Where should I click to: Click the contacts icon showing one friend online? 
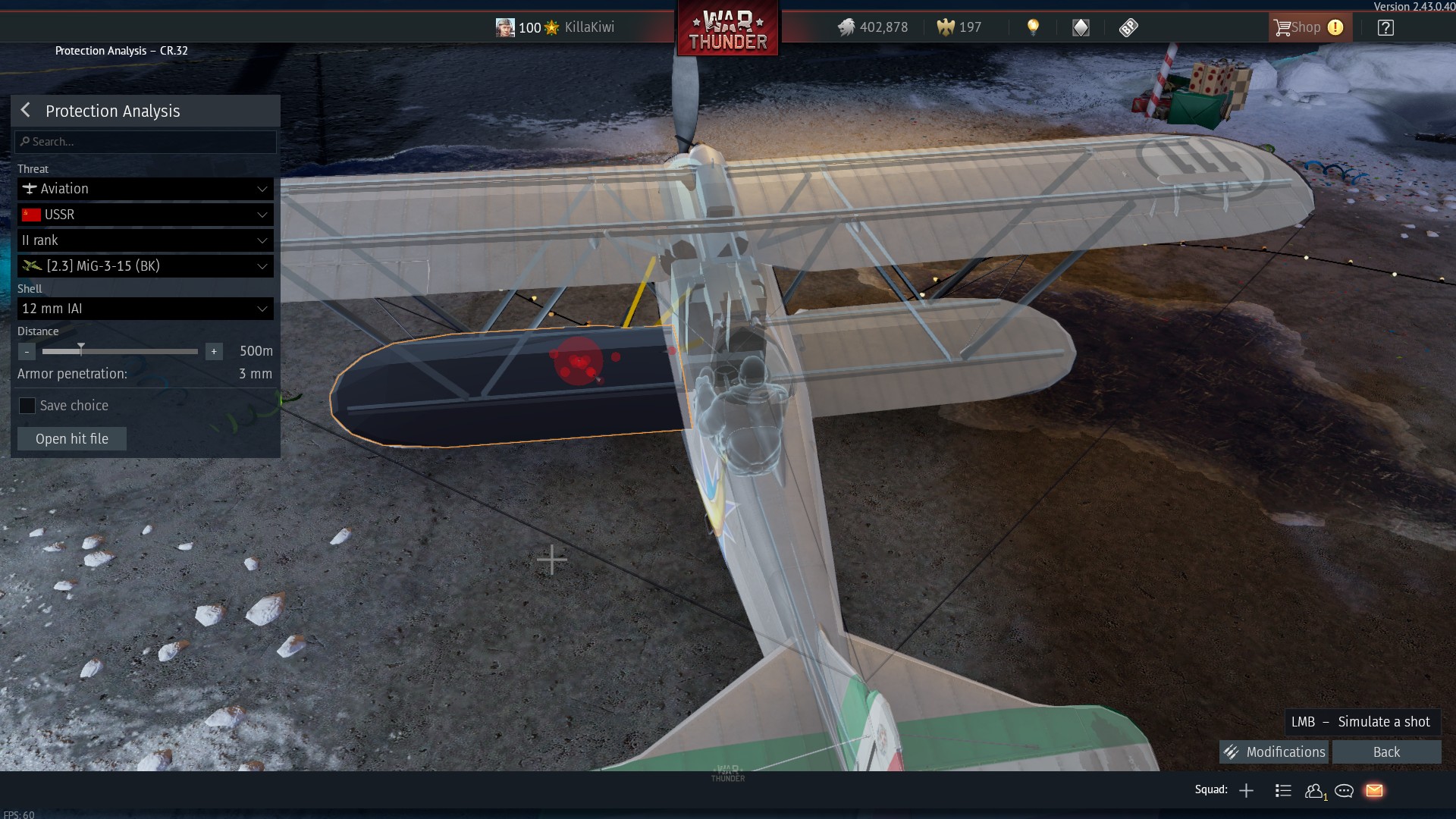[1314, 790]
